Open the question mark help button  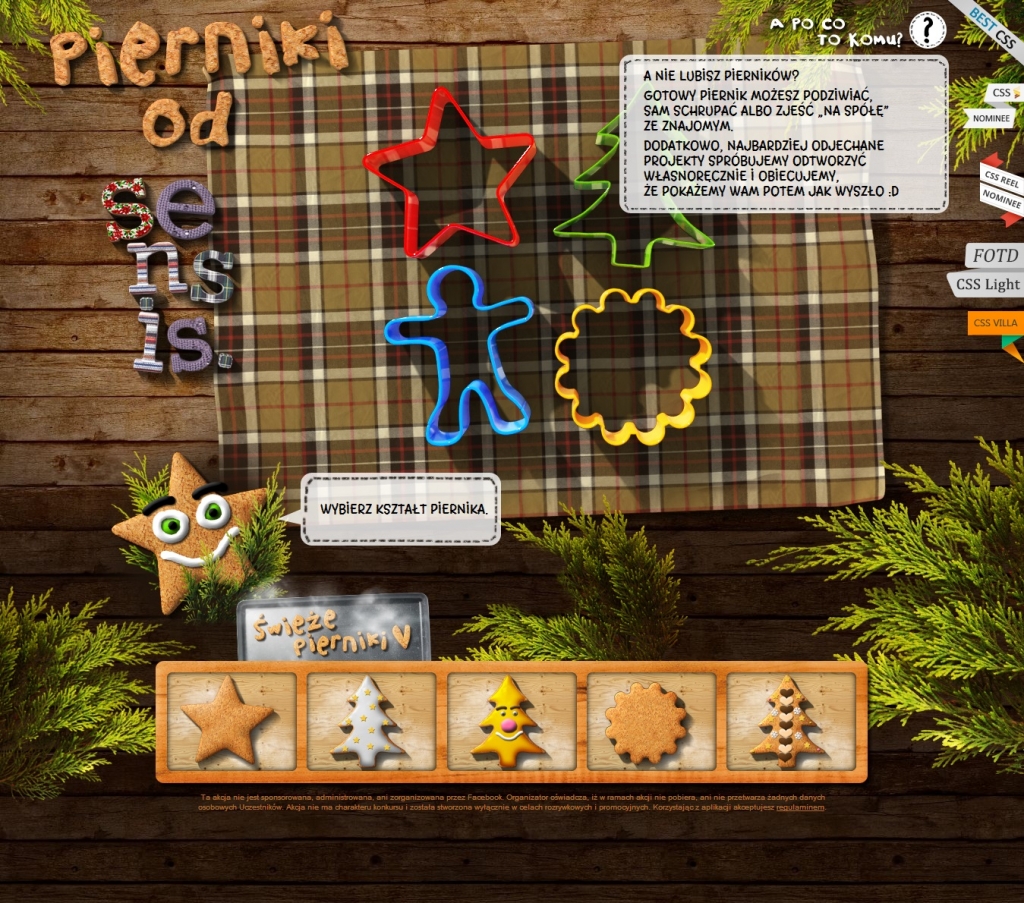927,31
